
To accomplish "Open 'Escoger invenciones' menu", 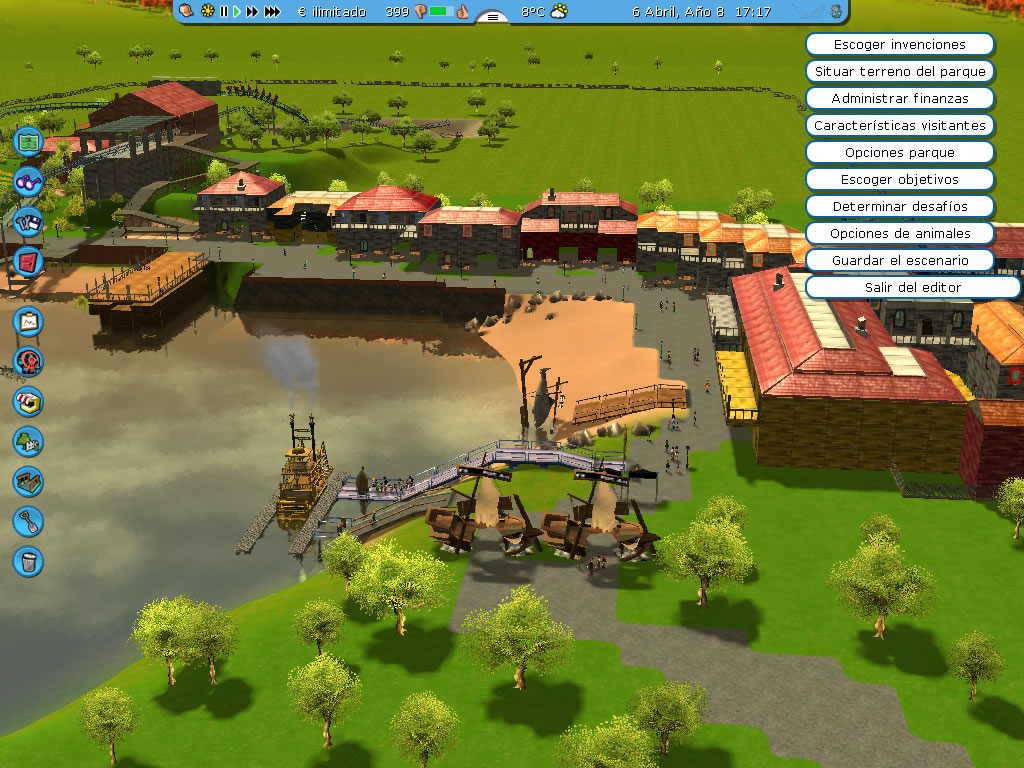I will point(899,45).
